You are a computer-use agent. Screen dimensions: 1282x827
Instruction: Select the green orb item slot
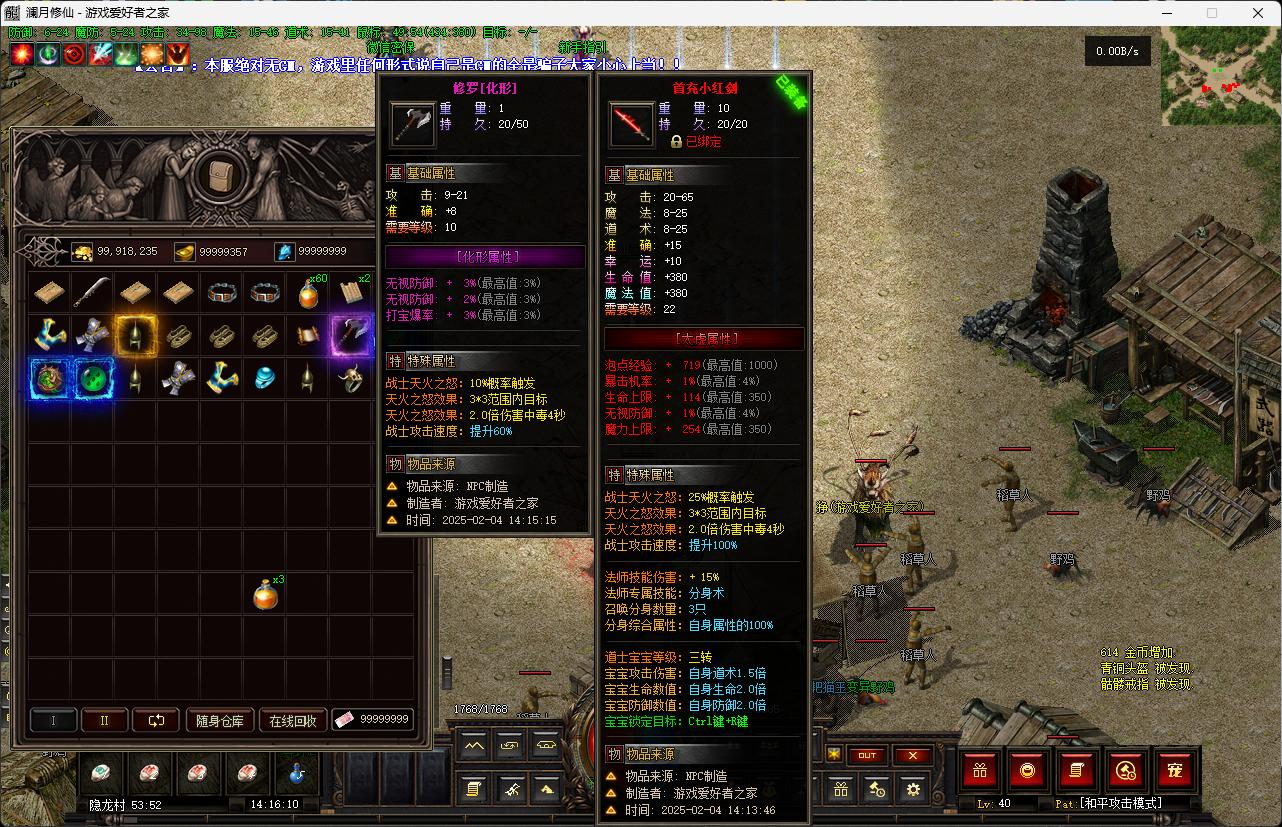[x=92, y=378]
